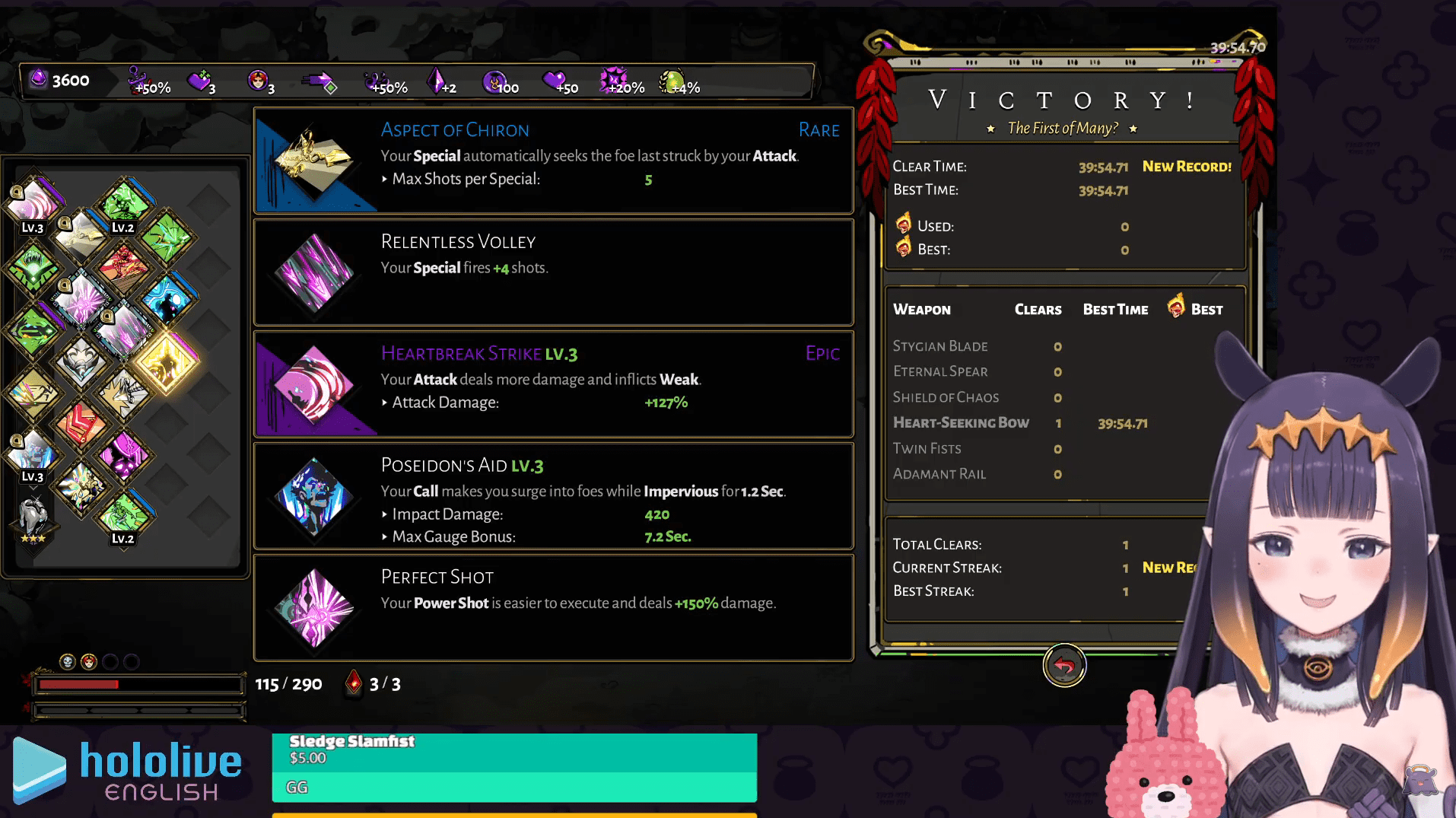Image resolution: width=1456 pixels, height=818 pixels.
Task: Select the Heart-Seeking Bow weapon row
Action: (x=961, y=423)
